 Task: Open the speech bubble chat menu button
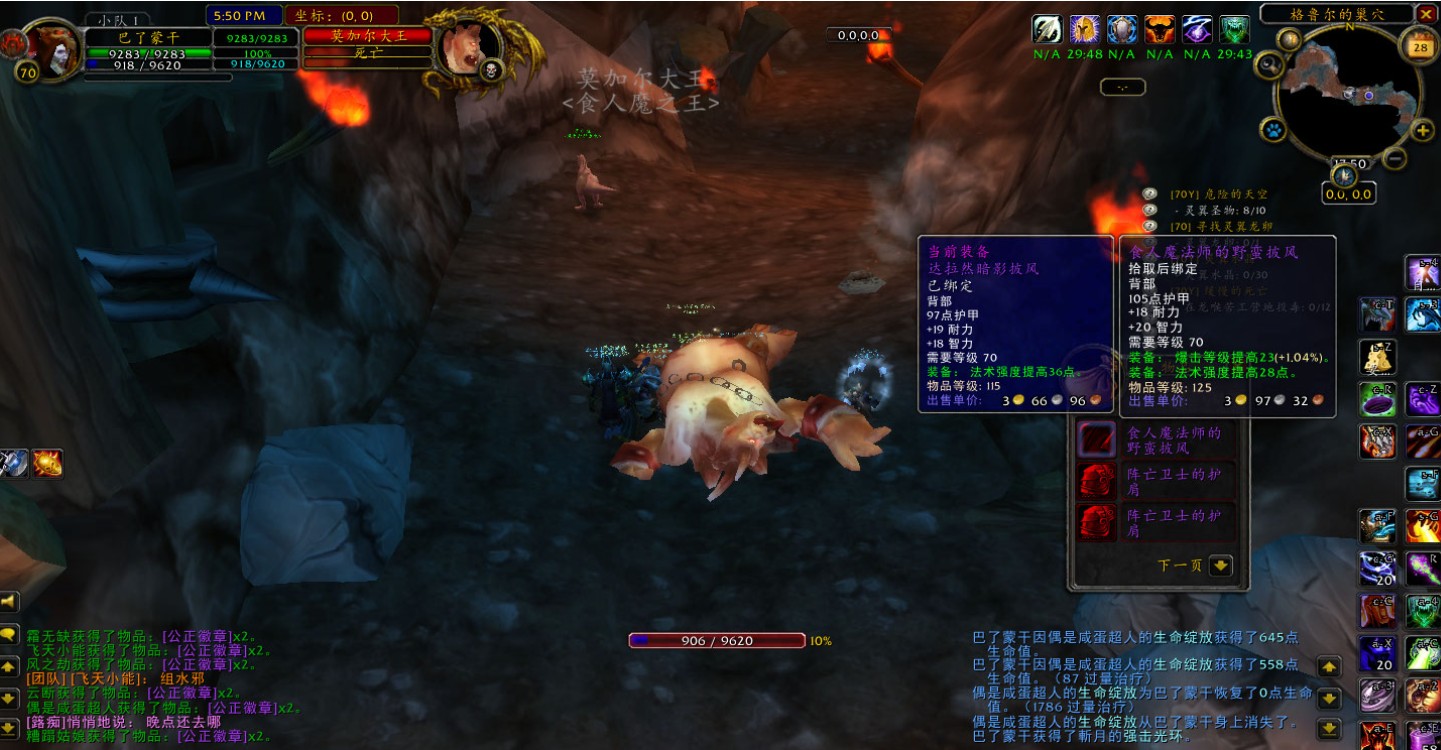click(9, 634)
